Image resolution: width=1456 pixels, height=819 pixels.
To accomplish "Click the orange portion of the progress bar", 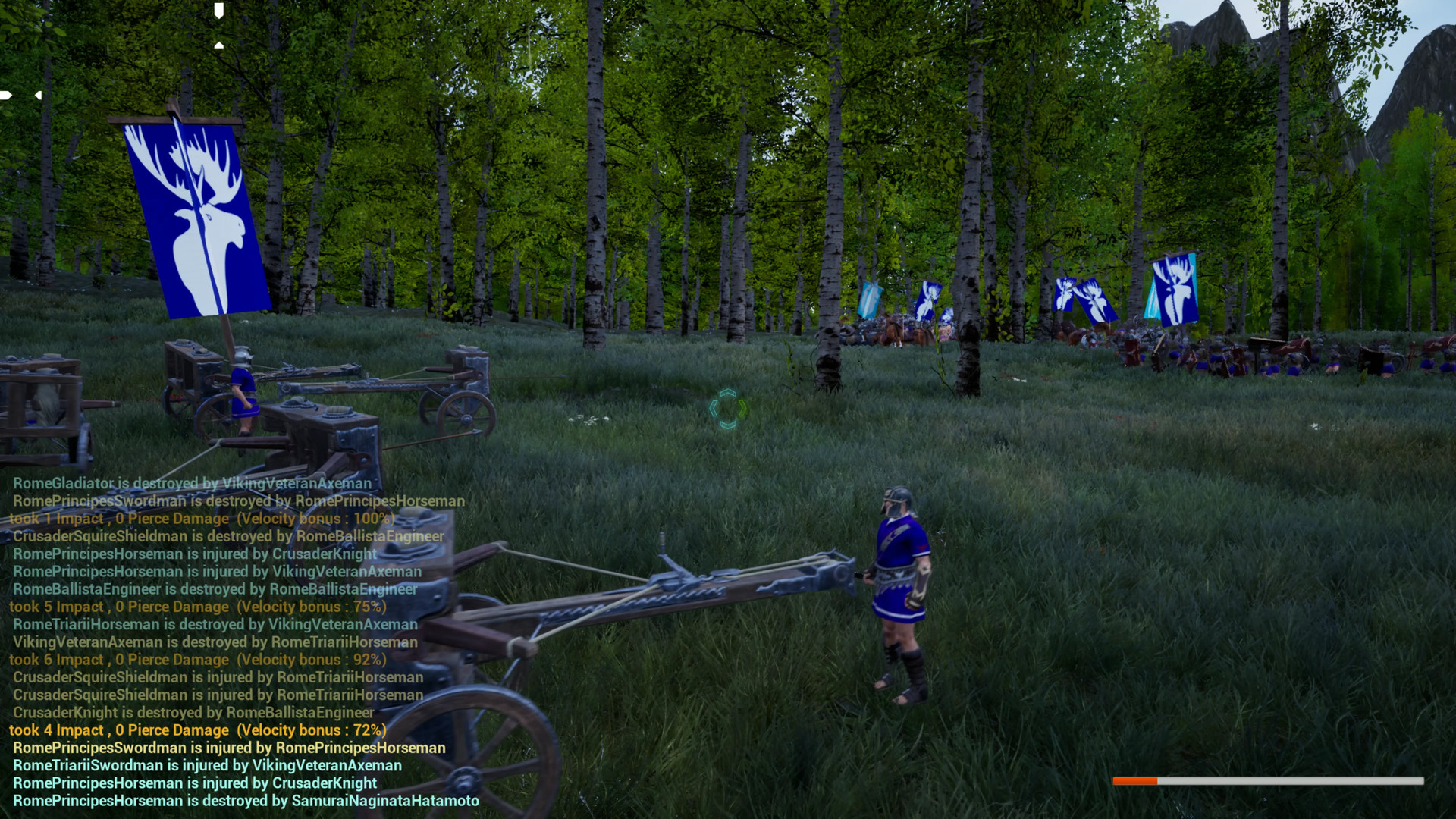I will click(1135, 780).
